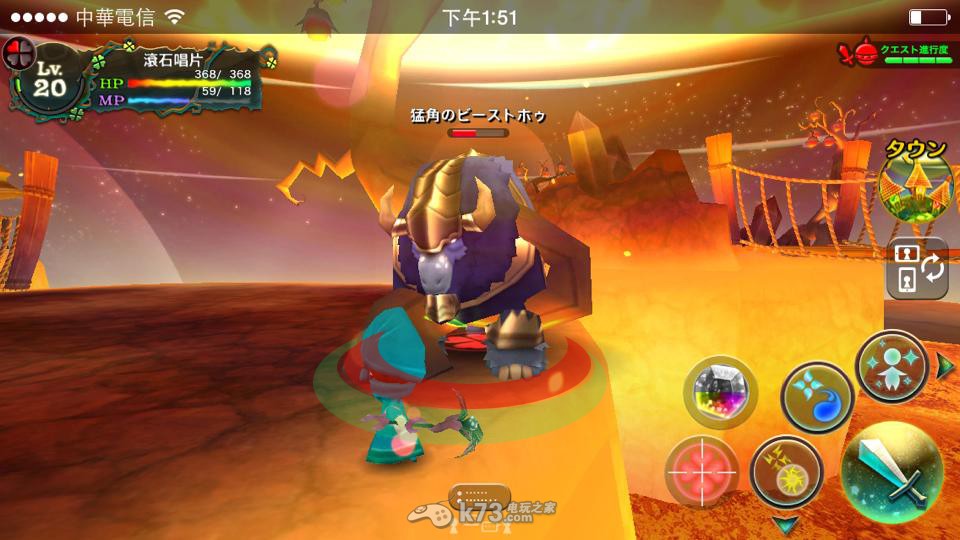Image resolution: width=960 pixels, height=540 pixels.
Task: Open the red clover menu icon
Action: pos(19,52)
